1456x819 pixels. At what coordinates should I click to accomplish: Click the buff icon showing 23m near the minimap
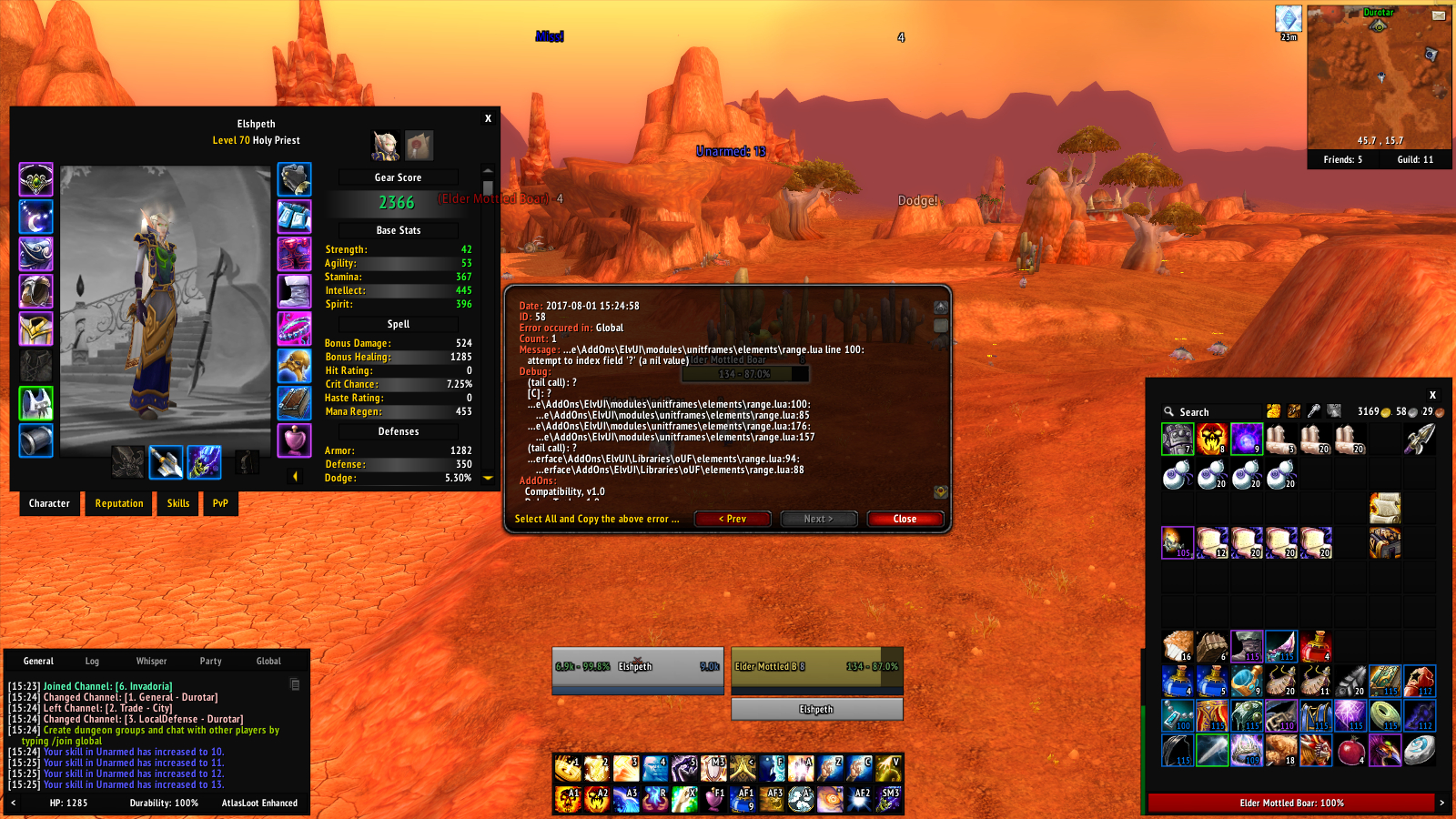pyautogui.click(x=1289, y=18)
